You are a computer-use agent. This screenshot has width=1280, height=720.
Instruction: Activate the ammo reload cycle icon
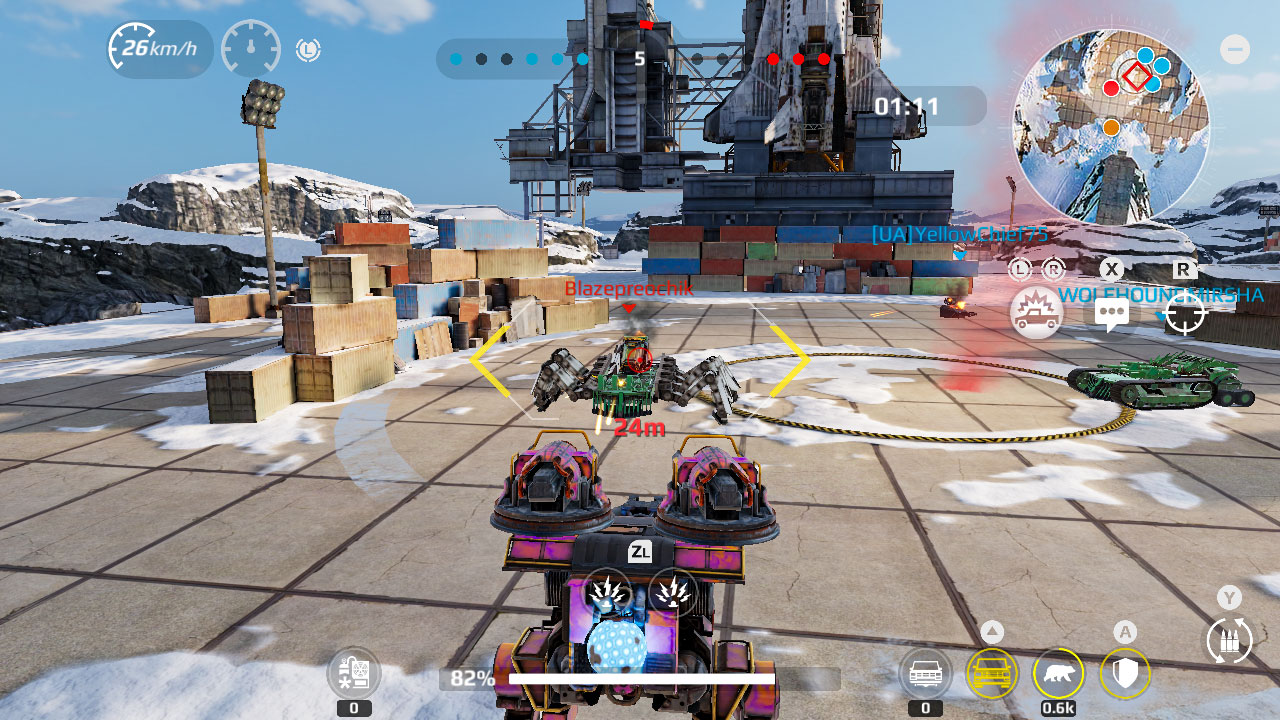click(x=1229, y=641)
